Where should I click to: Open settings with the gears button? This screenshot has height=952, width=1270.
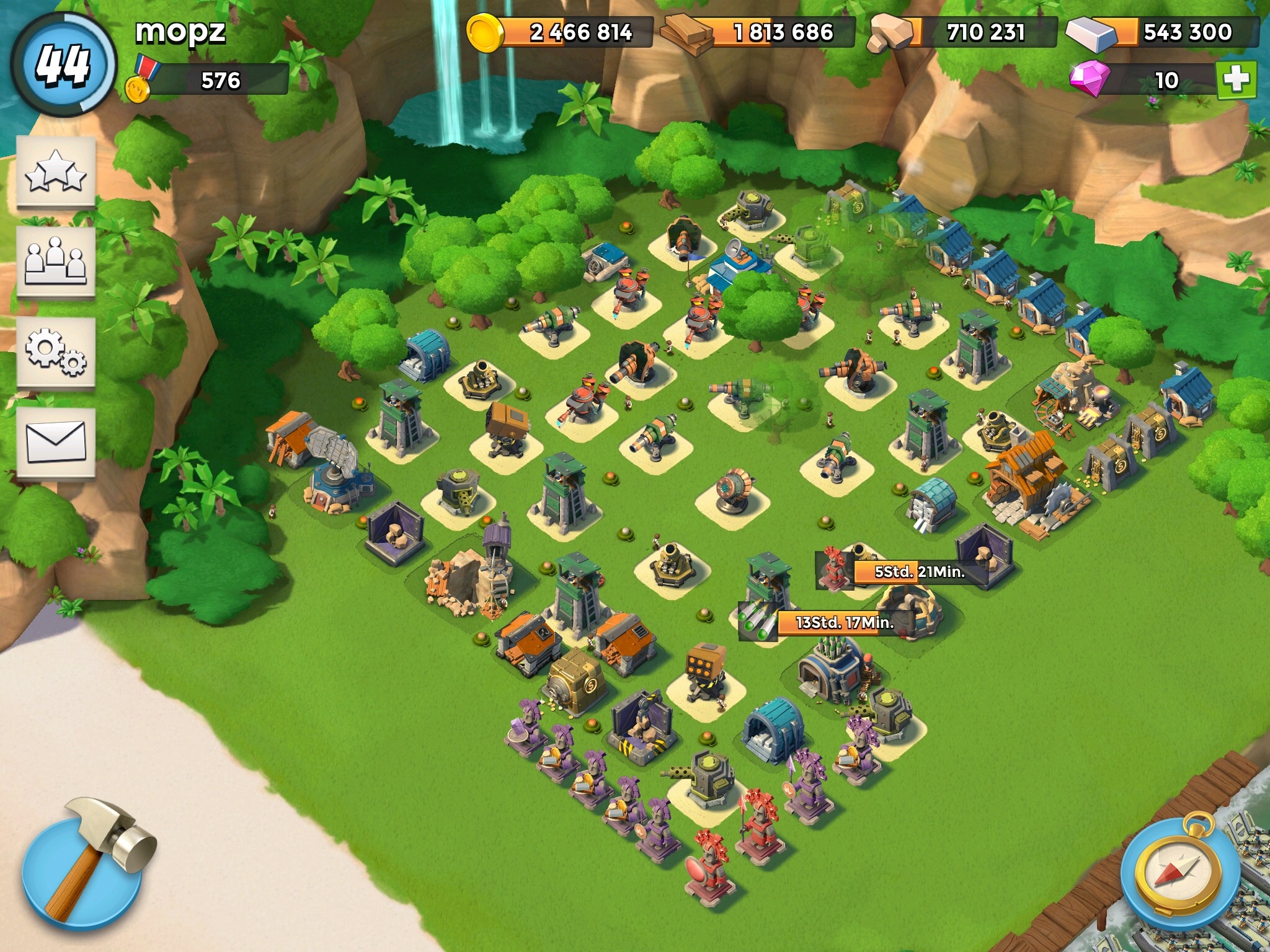[56, 353]
